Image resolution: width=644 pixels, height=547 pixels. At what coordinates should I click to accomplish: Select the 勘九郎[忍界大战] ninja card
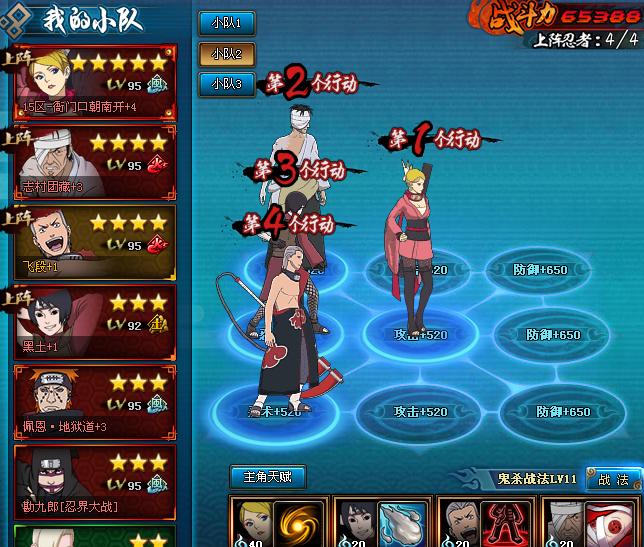96,481
